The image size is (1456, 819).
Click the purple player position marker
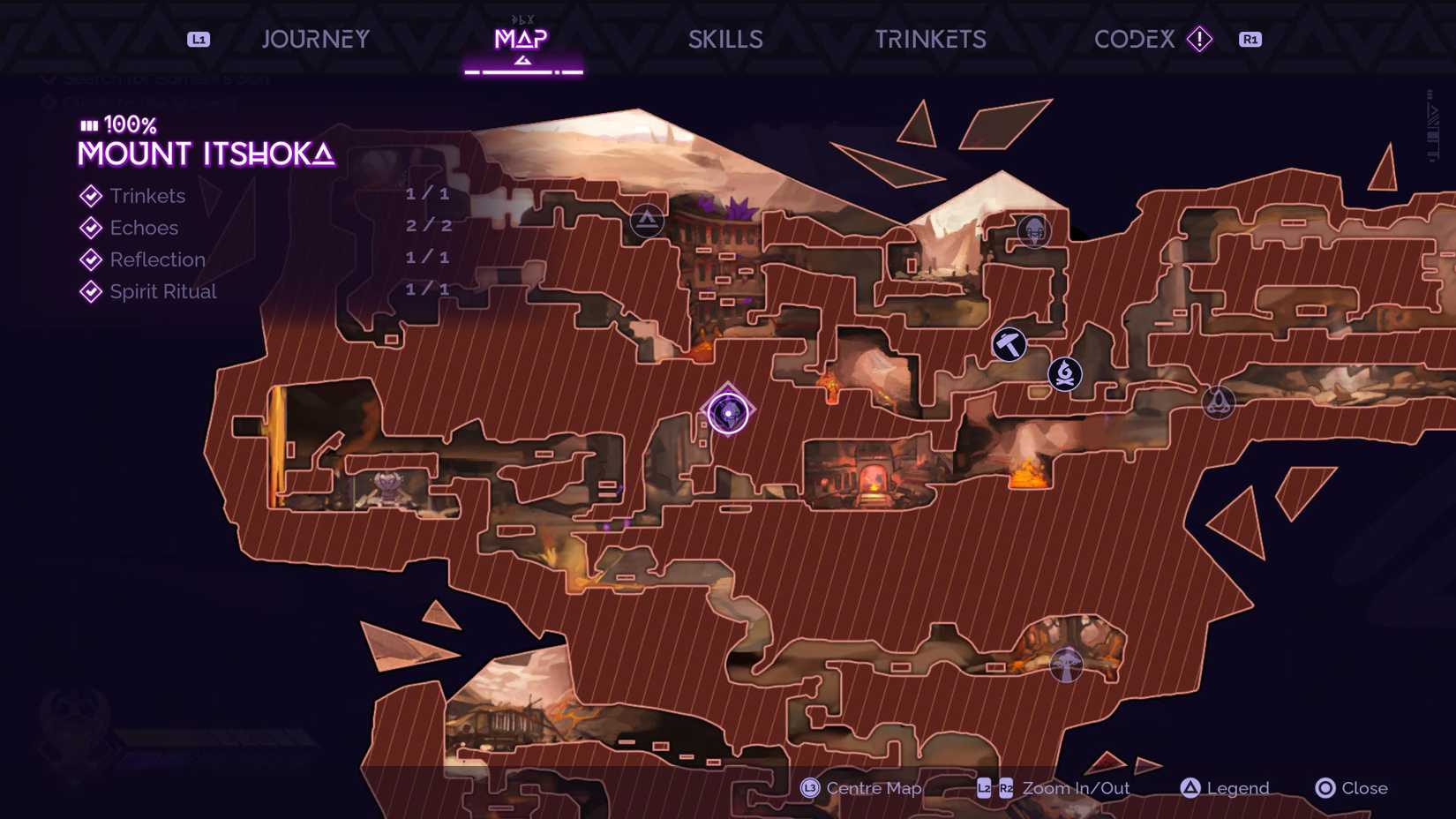[x=728, y=411]
